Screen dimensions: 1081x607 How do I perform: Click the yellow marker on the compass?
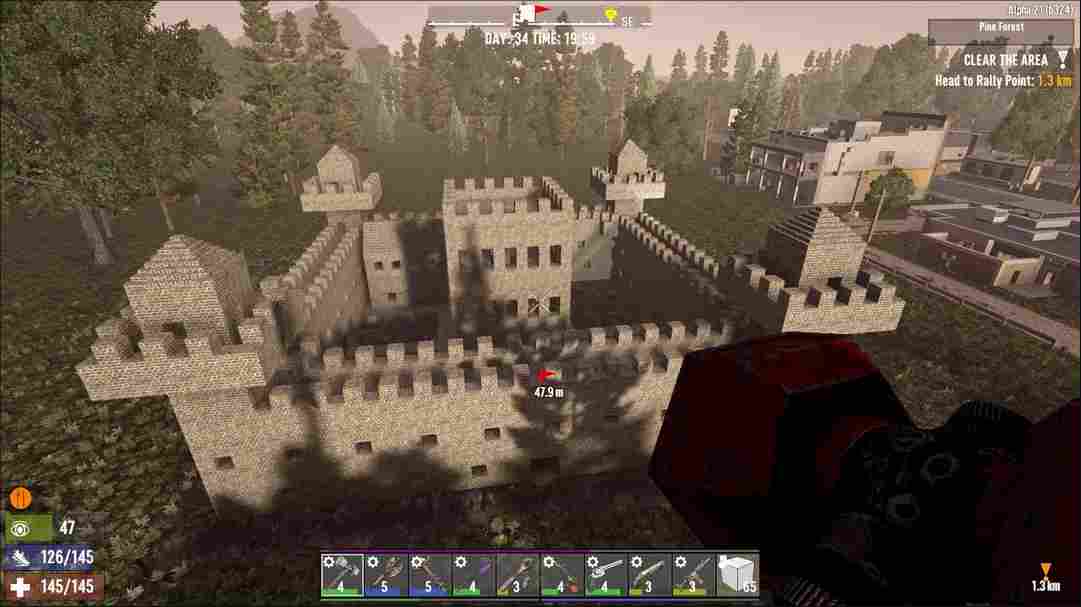coord(611,14)
